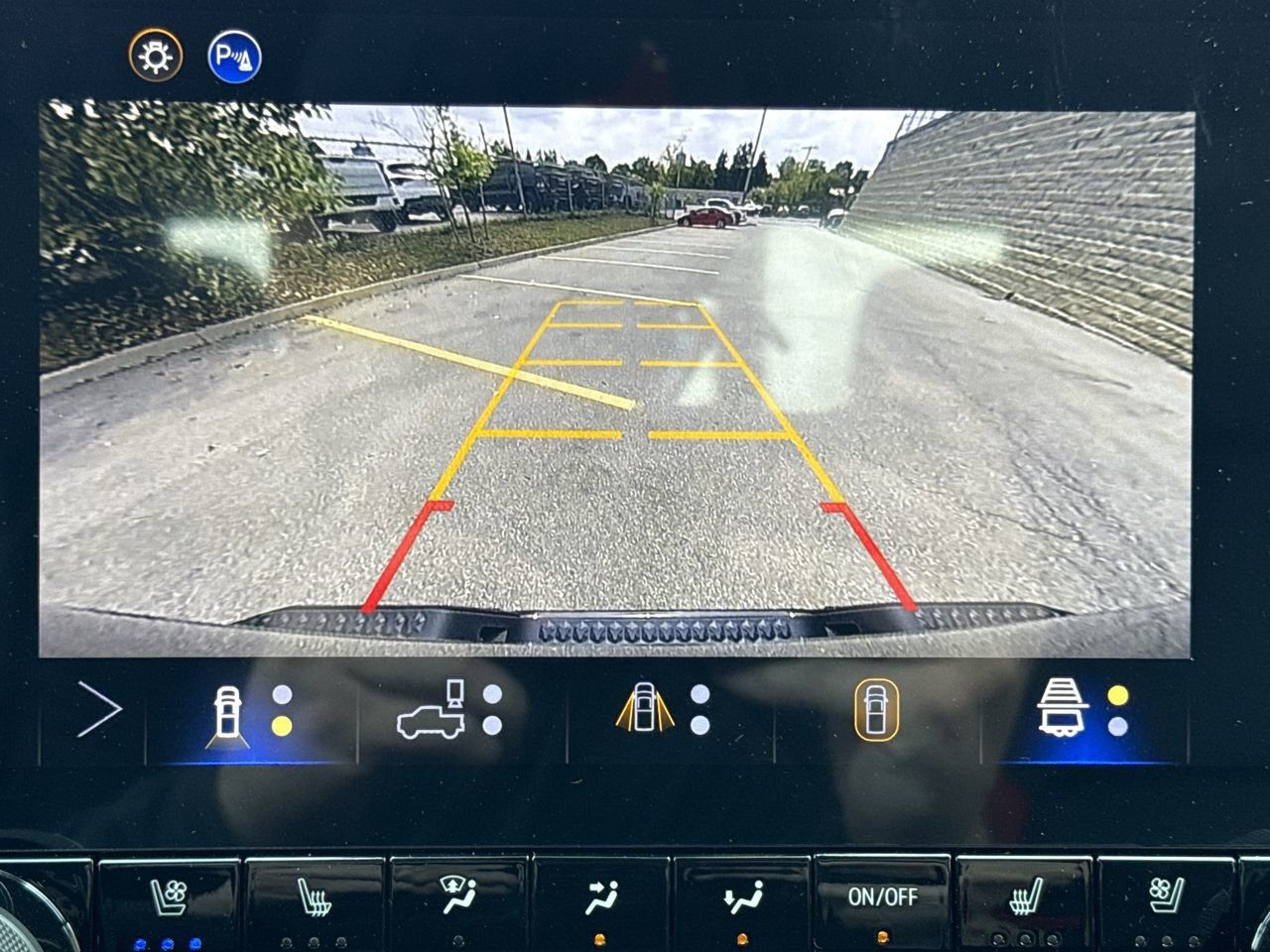1270x952 pixels.
Task: Tap the climate ON/OFF button
Action: tap(882, 897)
